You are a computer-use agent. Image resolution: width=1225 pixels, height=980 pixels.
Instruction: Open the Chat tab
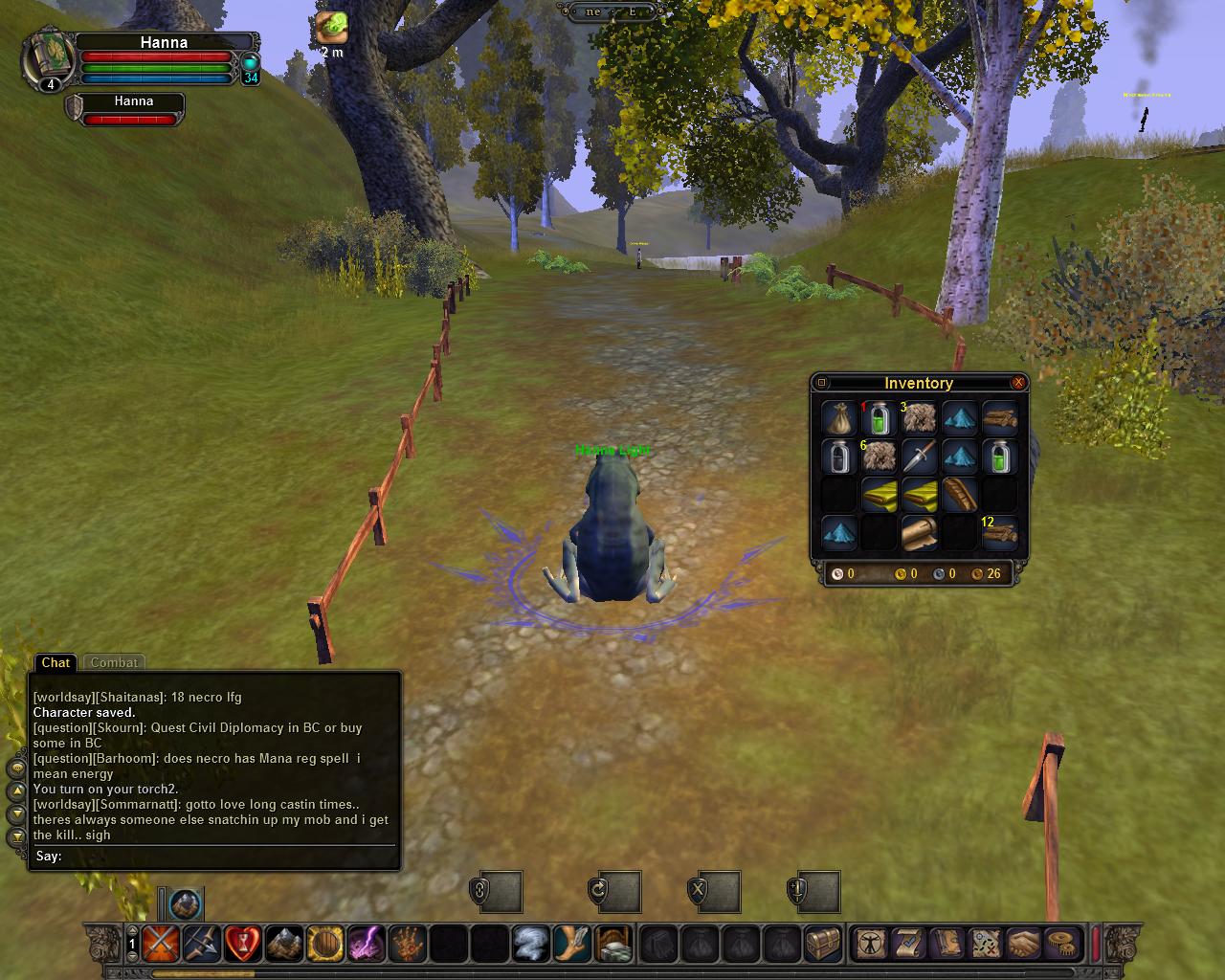tap(55, 662)
